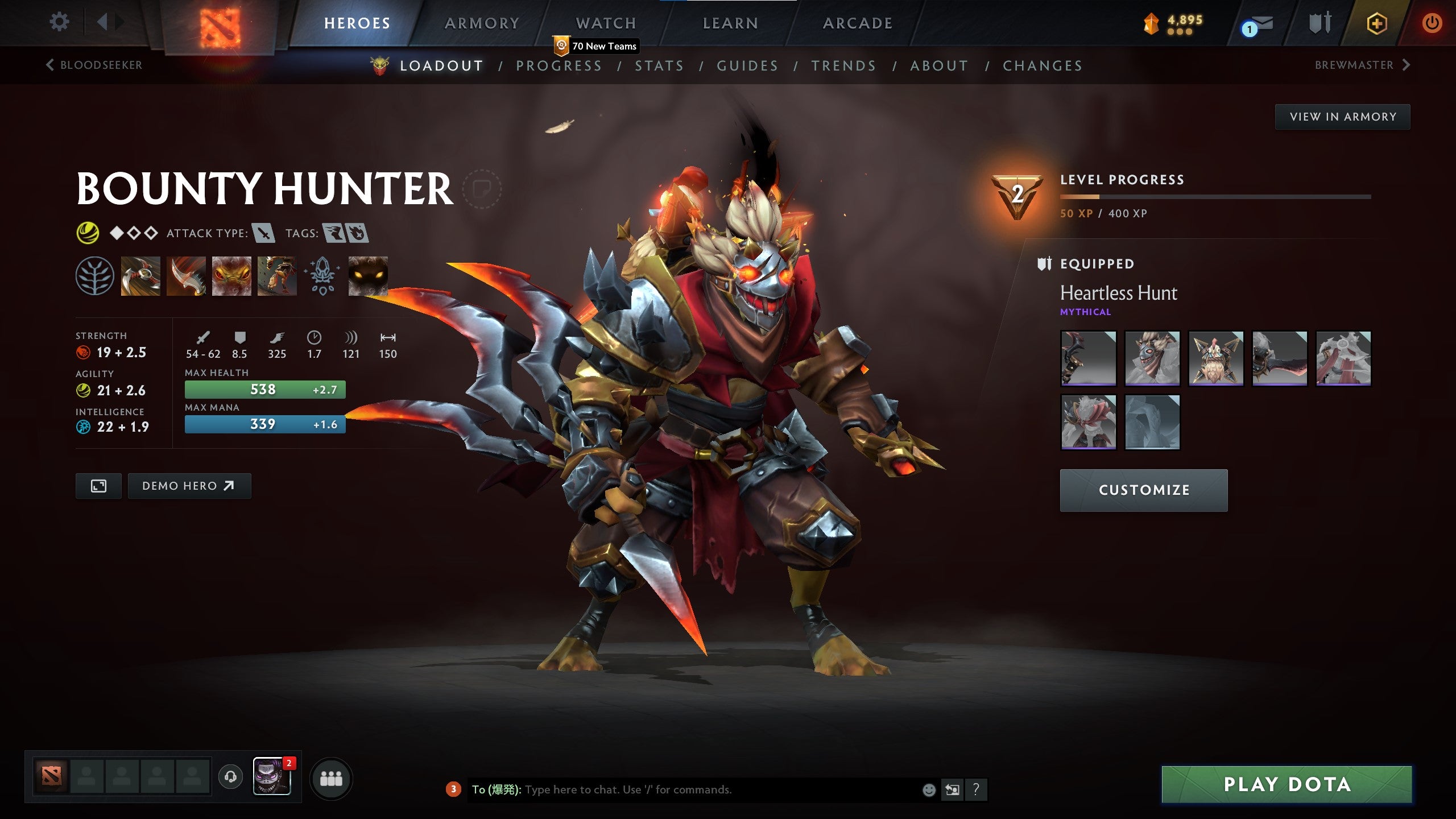Image resolution: width=1456 pixels, height=819 pixels.
Task: Click the Level Progress XP bar
Action: 1223,196
